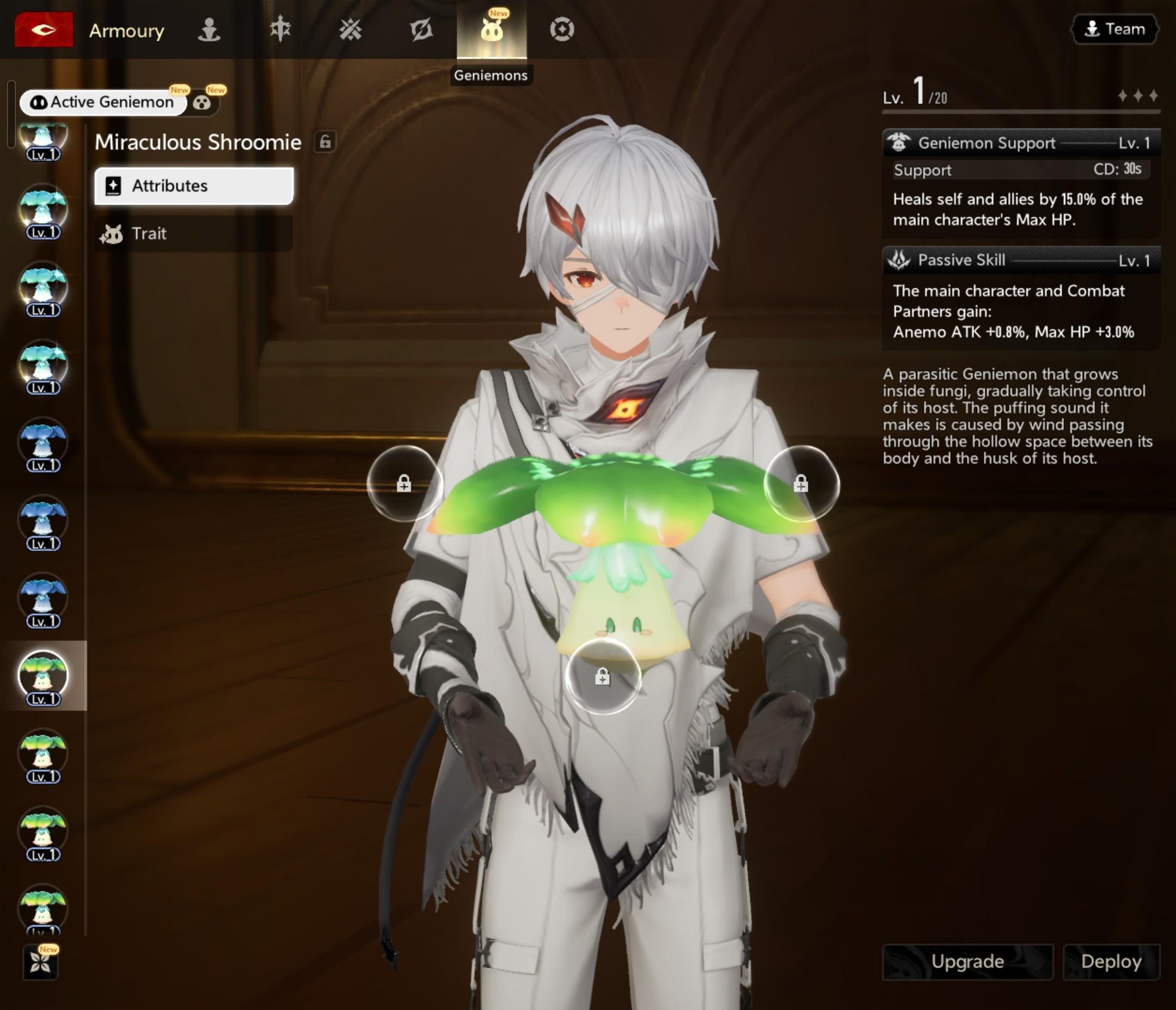Switch to the second Geniemon filter icon
The width and height of the screenshot is (1176, 1010).
point(202,103)
